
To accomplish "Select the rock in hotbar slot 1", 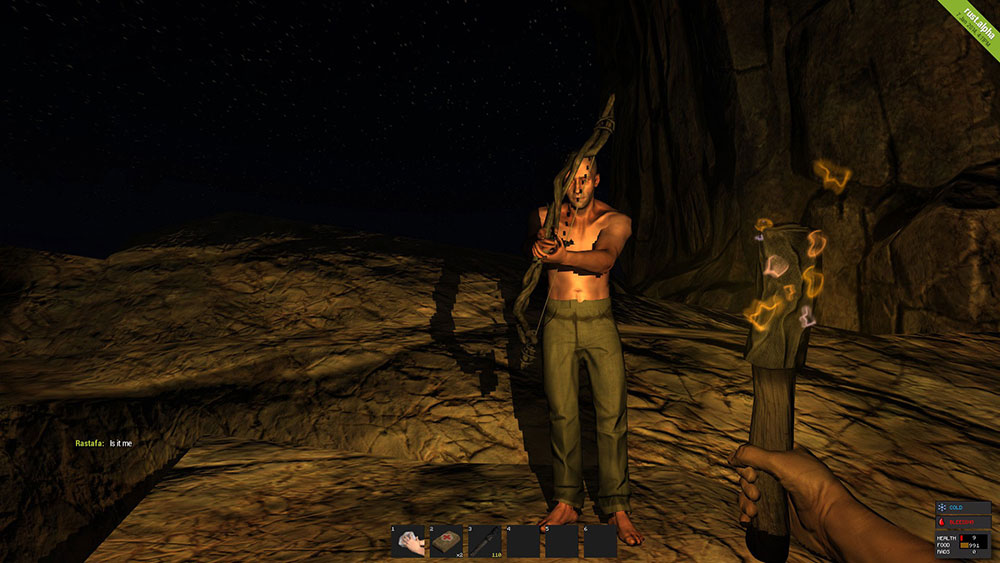I will pyautogui.click(x=408, y=541).
